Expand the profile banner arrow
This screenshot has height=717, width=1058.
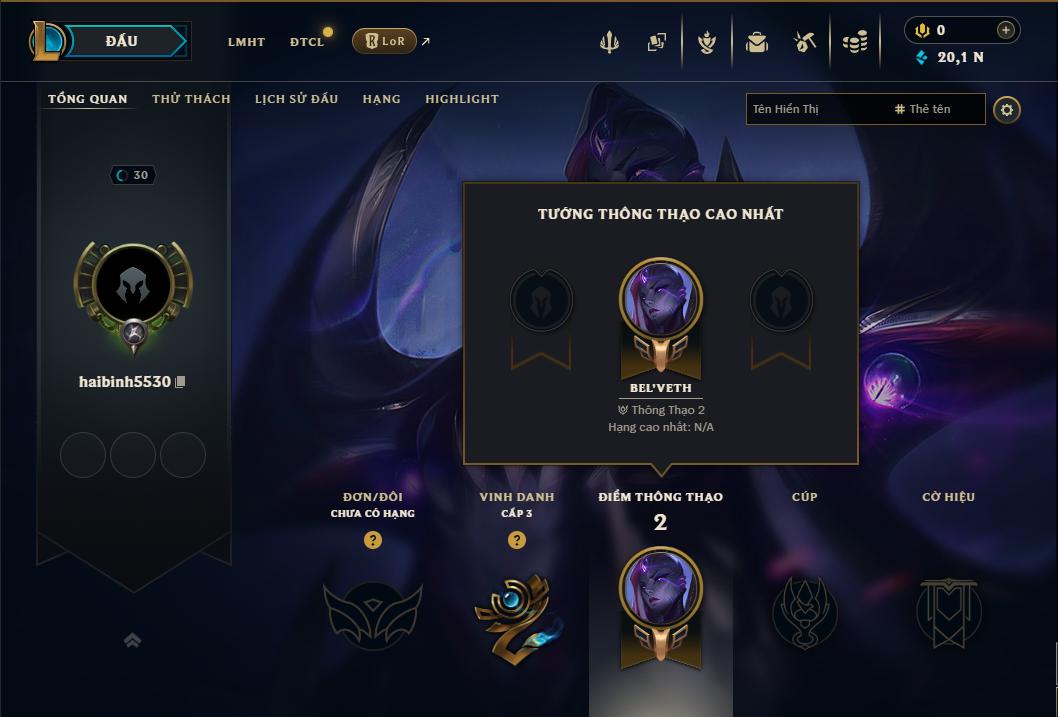[x=132, y=640]
